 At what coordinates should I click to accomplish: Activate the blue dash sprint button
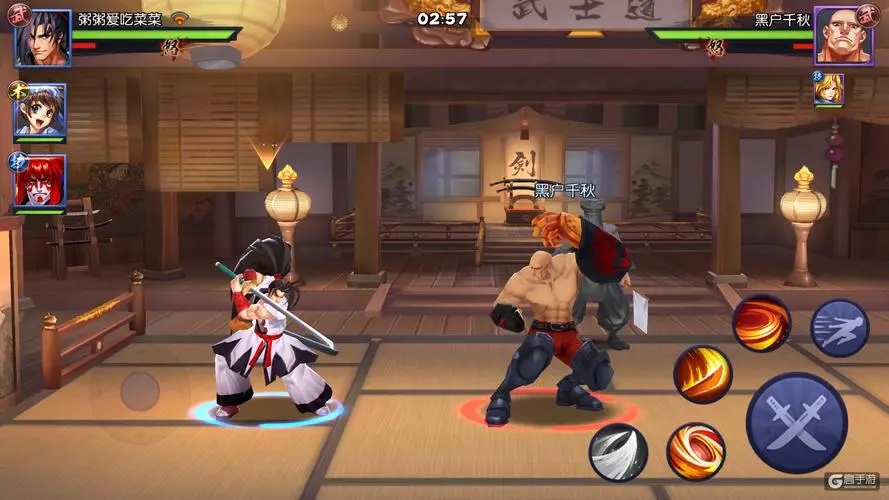[839, 328]
